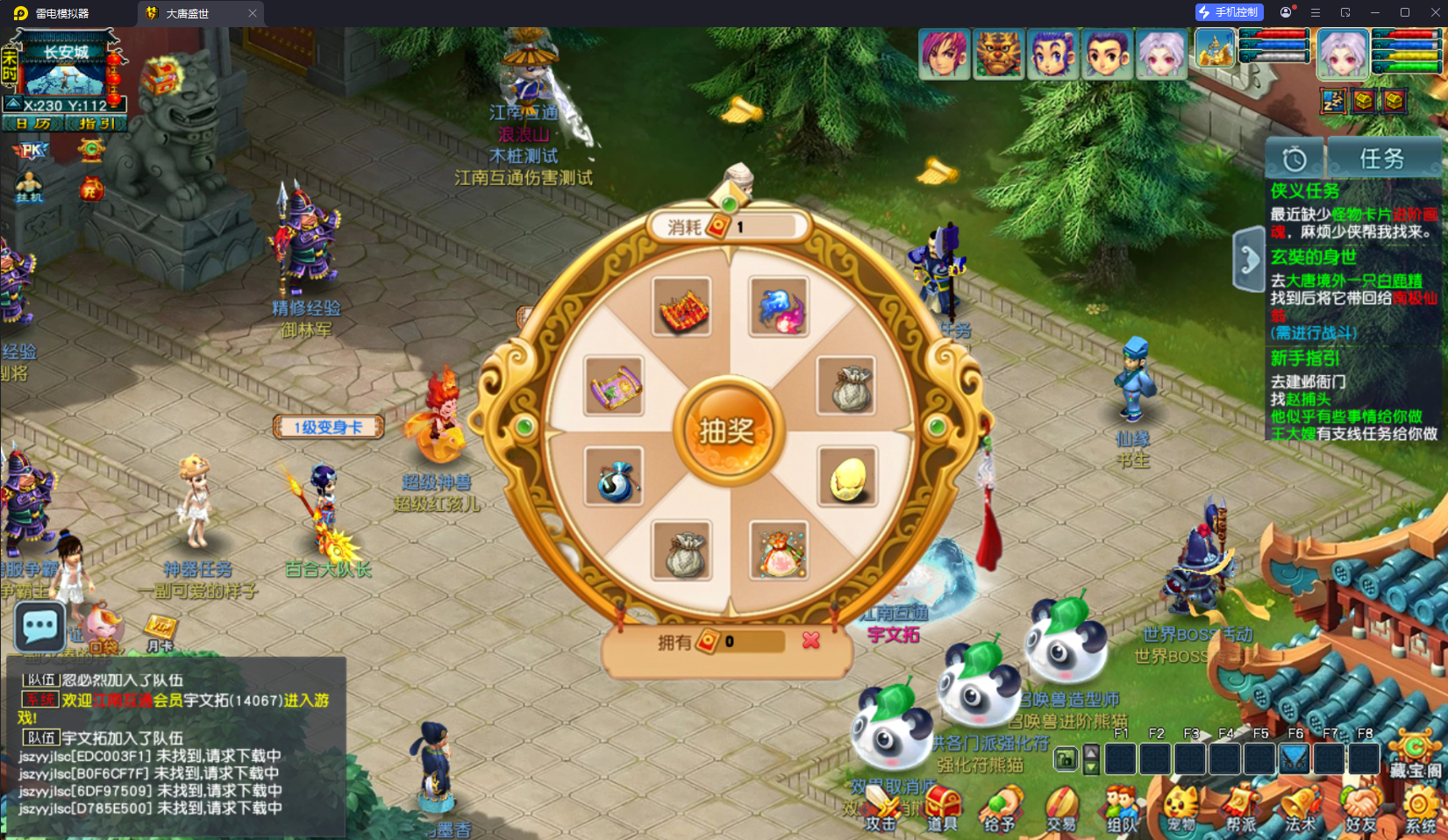This screenshot has height=840, width=1448.
Task: Close the lottery wheel with the red X
Action: (x=811, y=641)
